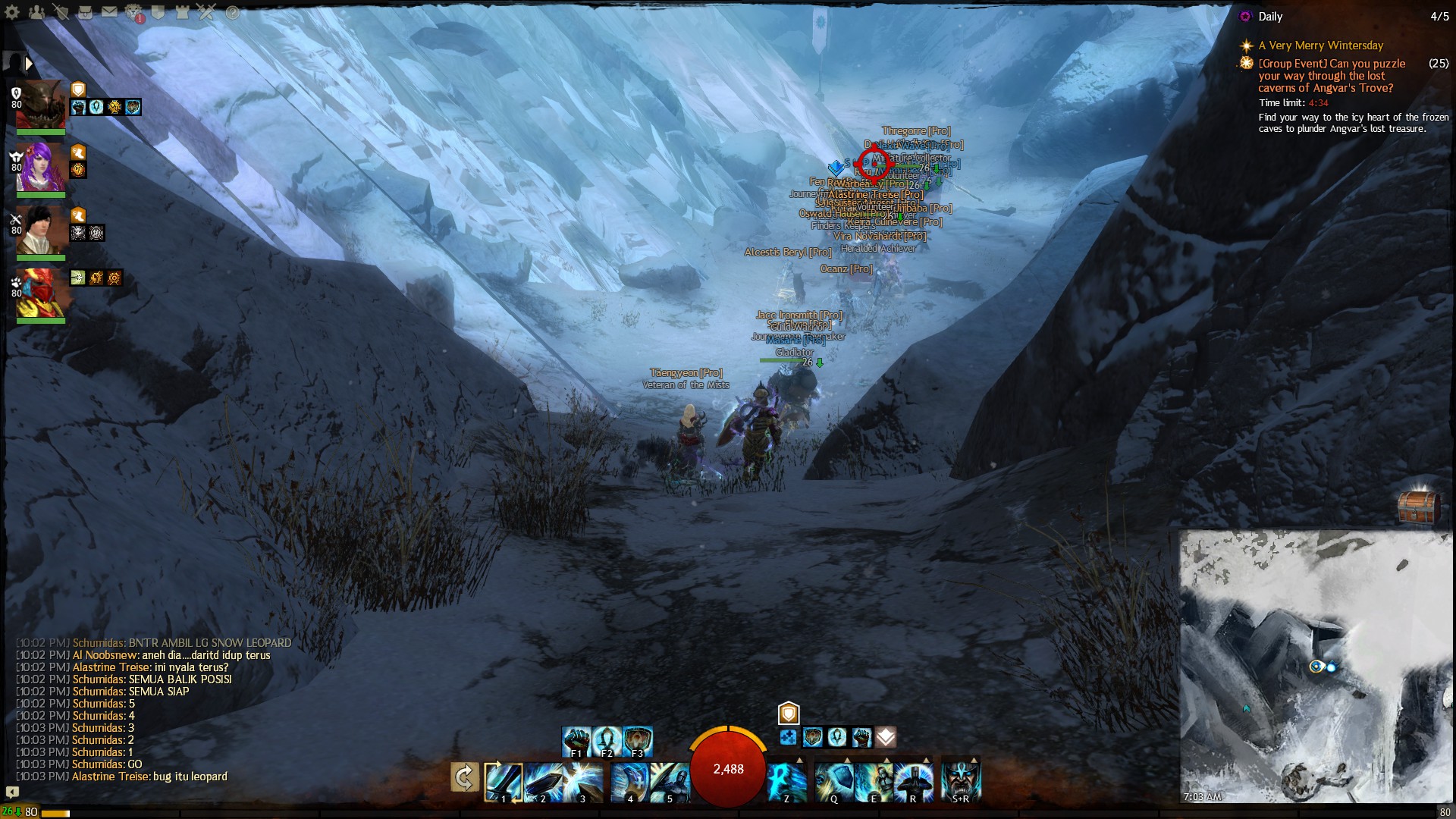Open the guild panel shield icon
The height and width of the screenshot is (819, 1456).
[158, 12]
